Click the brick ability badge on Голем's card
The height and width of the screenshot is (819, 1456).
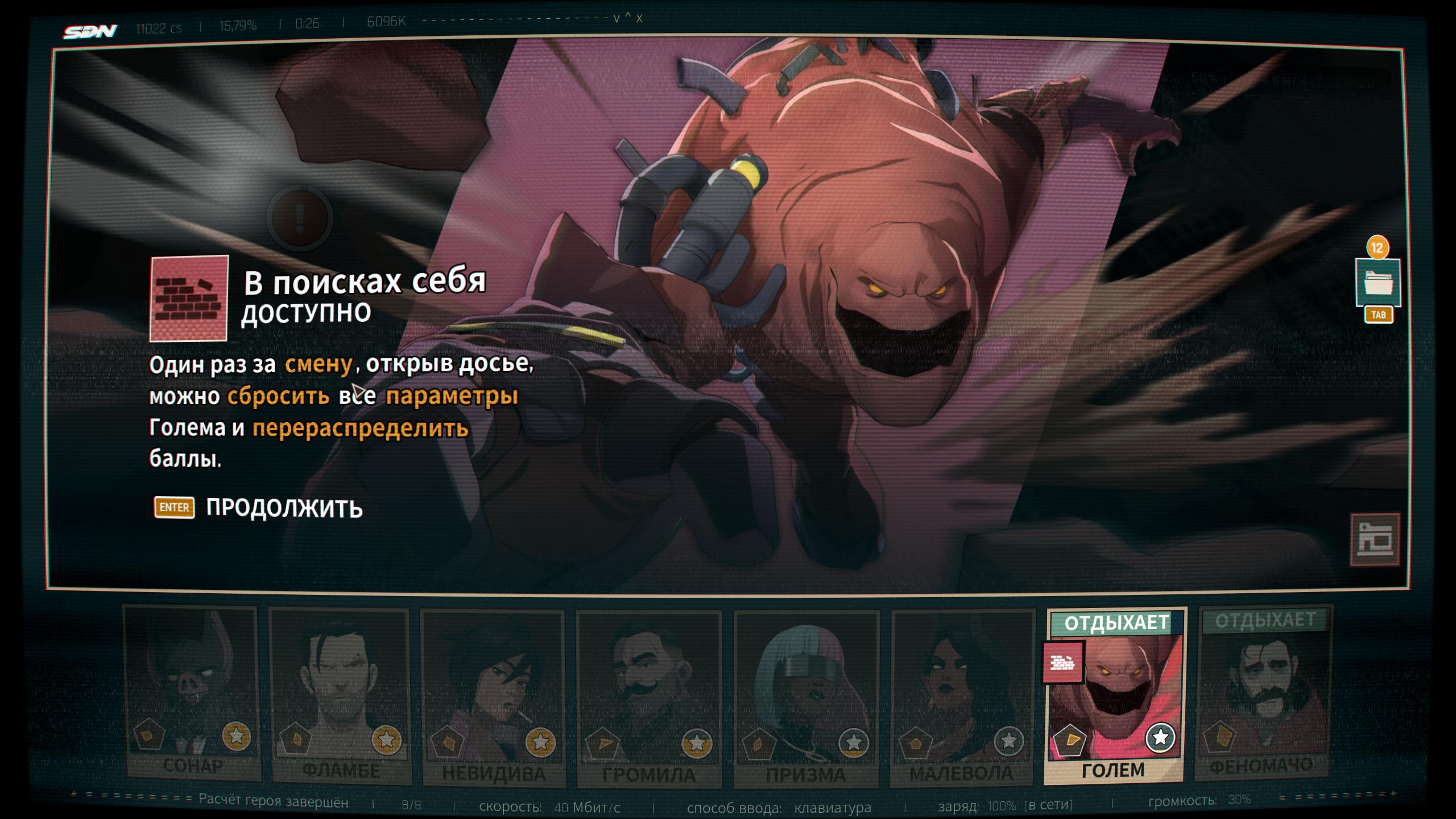pos(1062,663)
